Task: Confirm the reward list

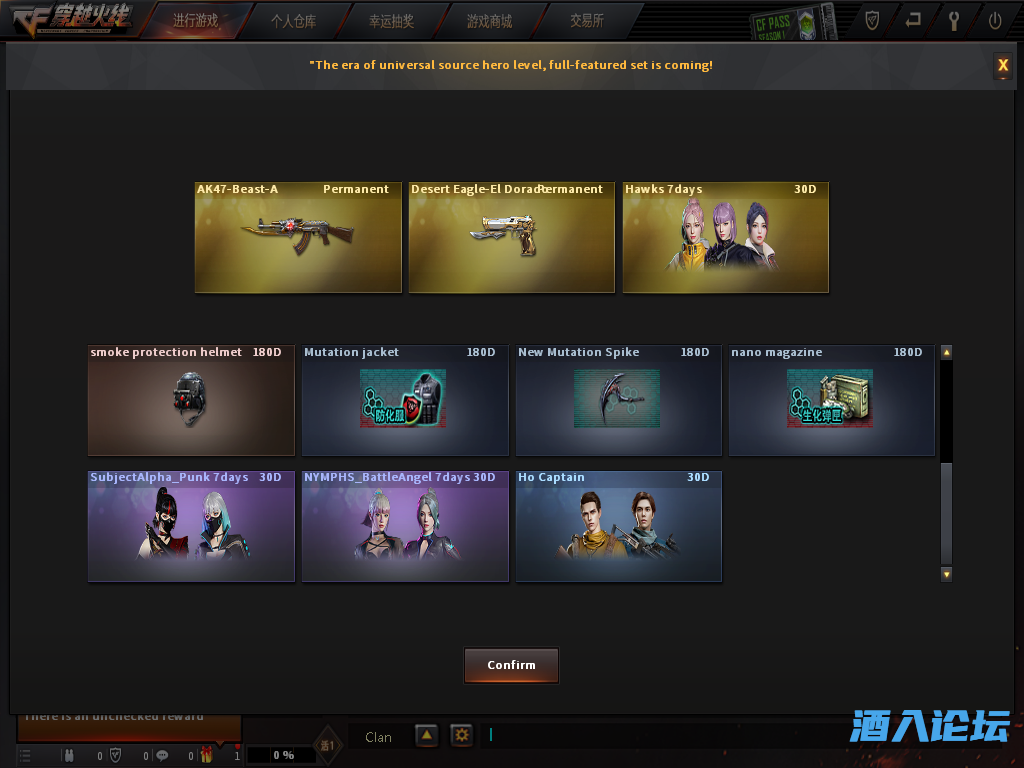Action: pyautogui.click(x=511, y=665)
